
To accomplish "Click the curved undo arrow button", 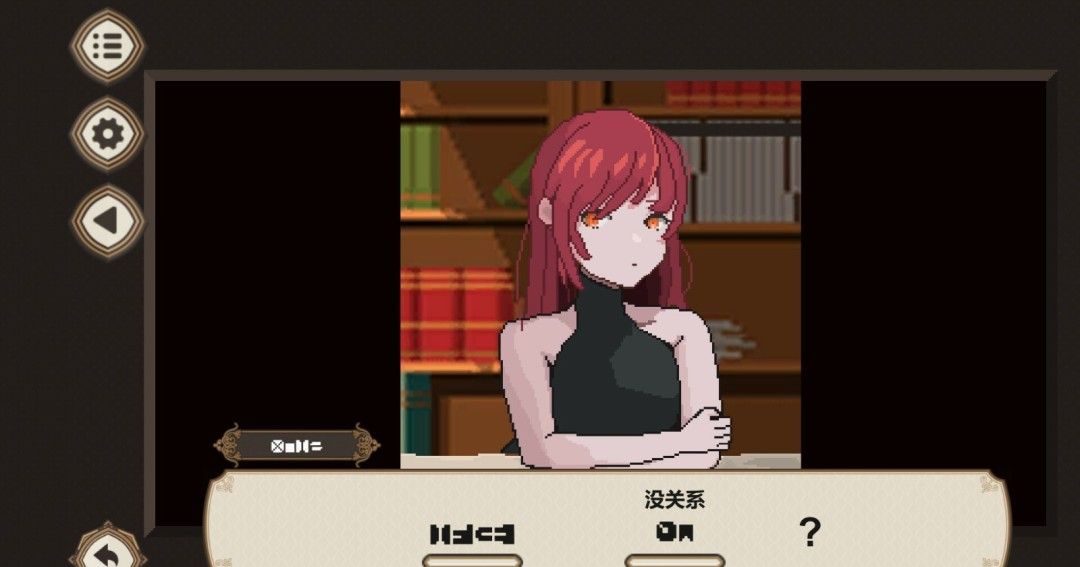I will [x=107, y=553].
